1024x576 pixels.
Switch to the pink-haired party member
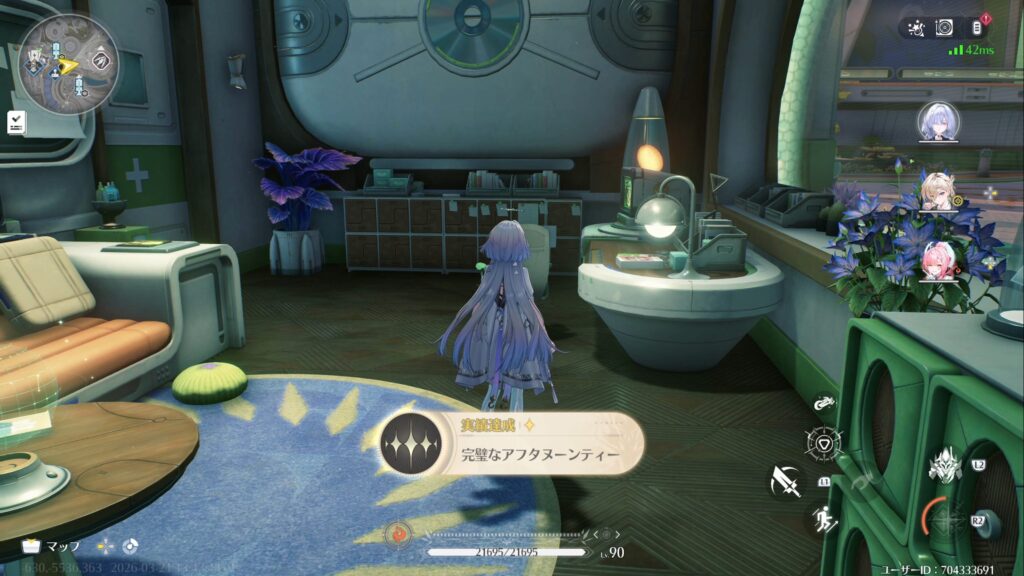point(941,261)
